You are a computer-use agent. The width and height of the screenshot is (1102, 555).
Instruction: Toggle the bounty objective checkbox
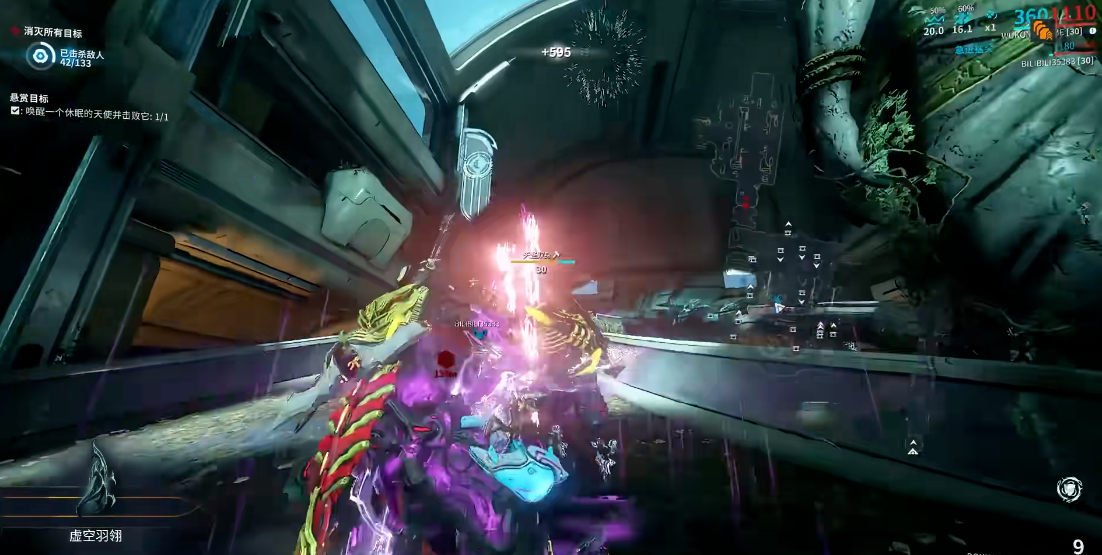(x=15, y=112)
